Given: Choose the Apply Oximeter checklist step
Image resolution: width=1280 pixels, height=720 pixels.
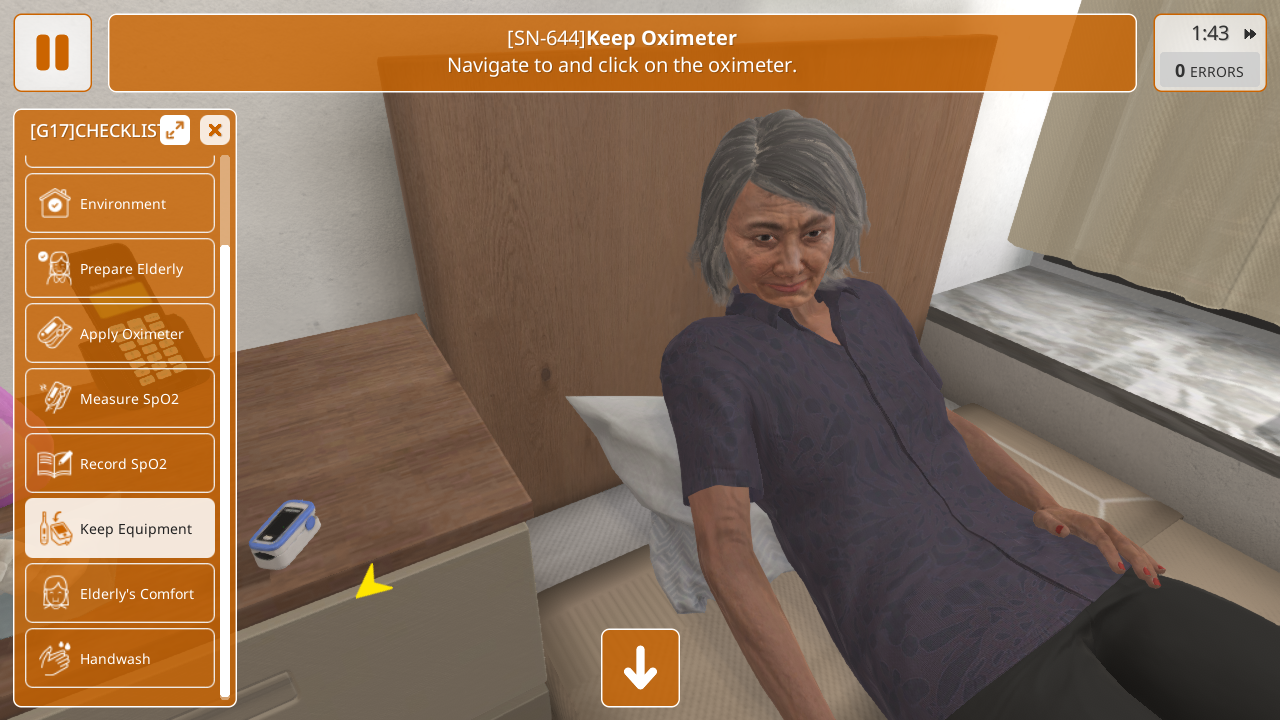Looking at the screenshot, I should point(120,333).
